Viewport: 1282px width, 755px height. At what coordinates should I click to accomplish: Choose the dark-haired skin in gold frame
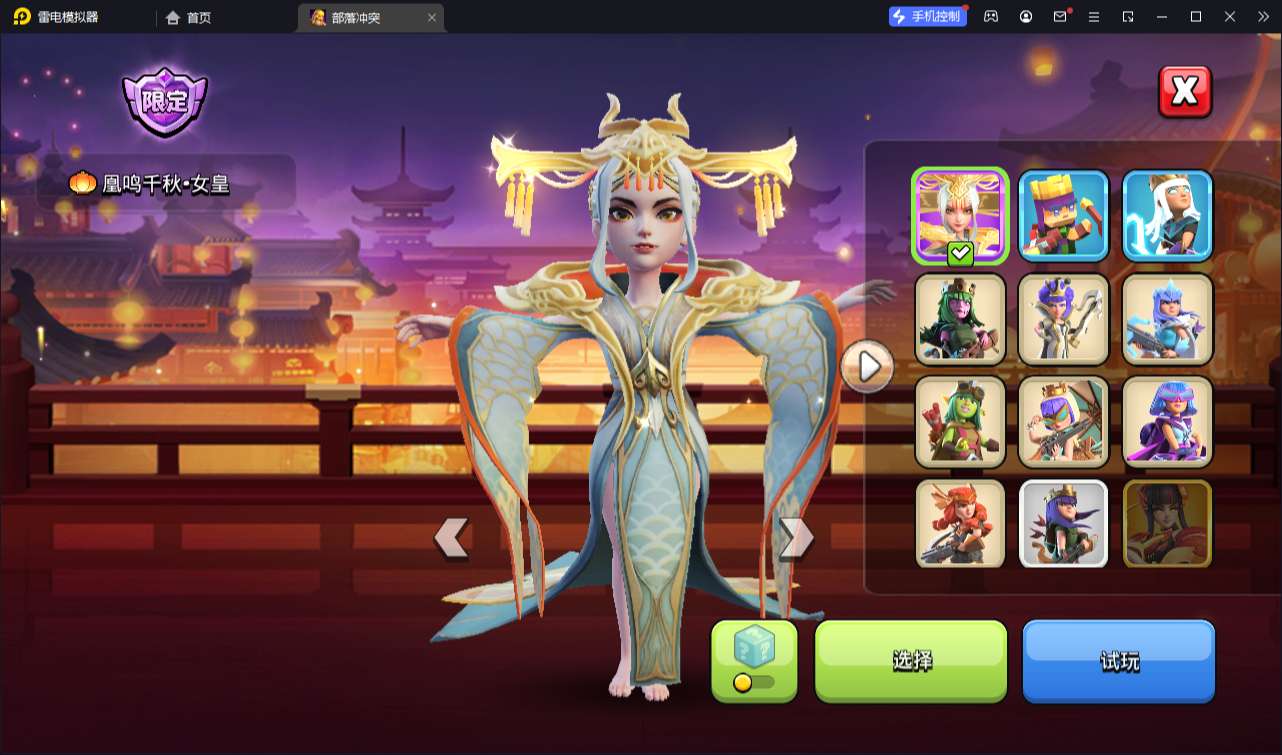[x=1167, y=524]
